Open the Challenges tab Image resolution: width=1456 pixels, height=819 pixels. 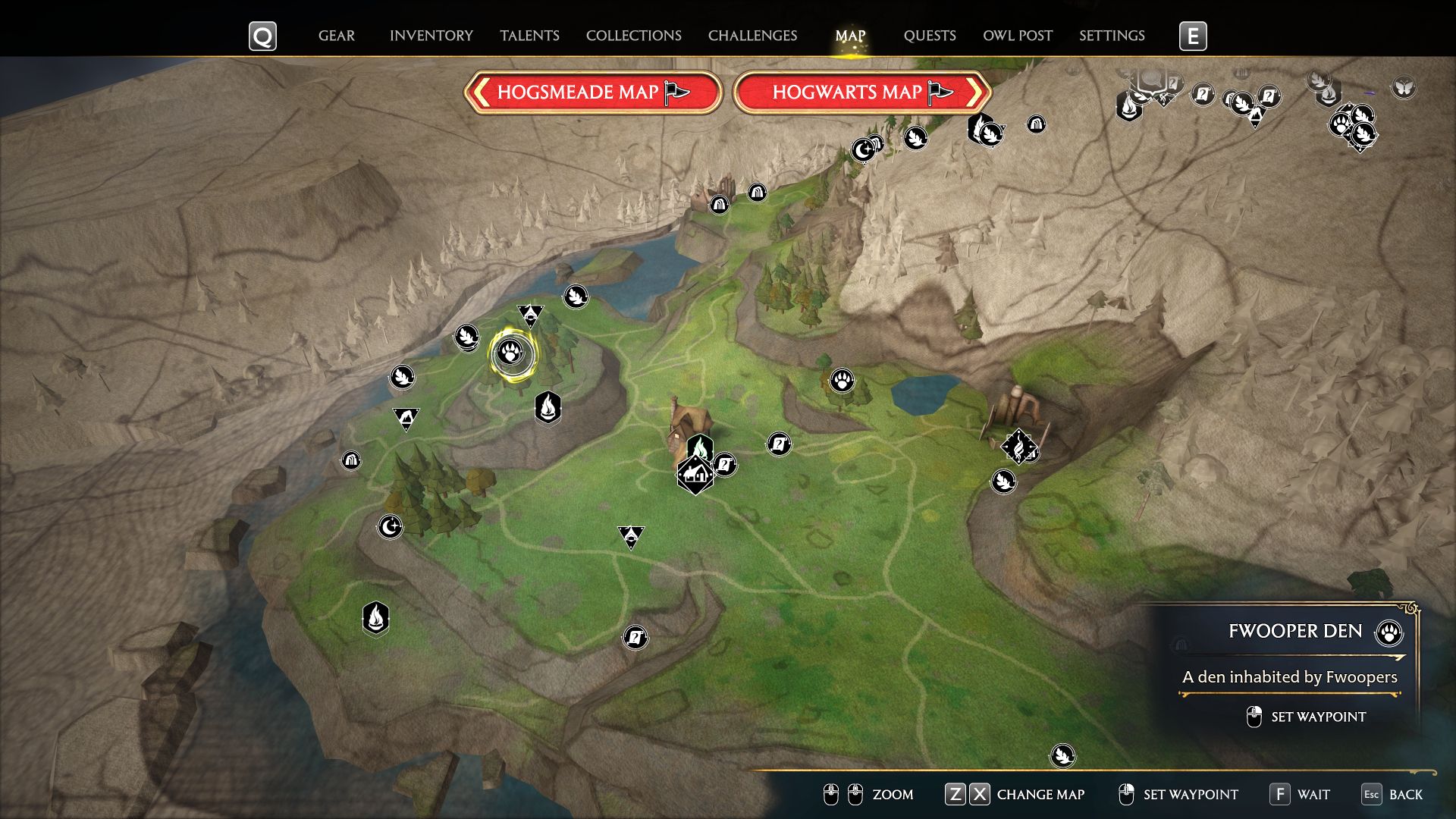(x=752, y=36)
